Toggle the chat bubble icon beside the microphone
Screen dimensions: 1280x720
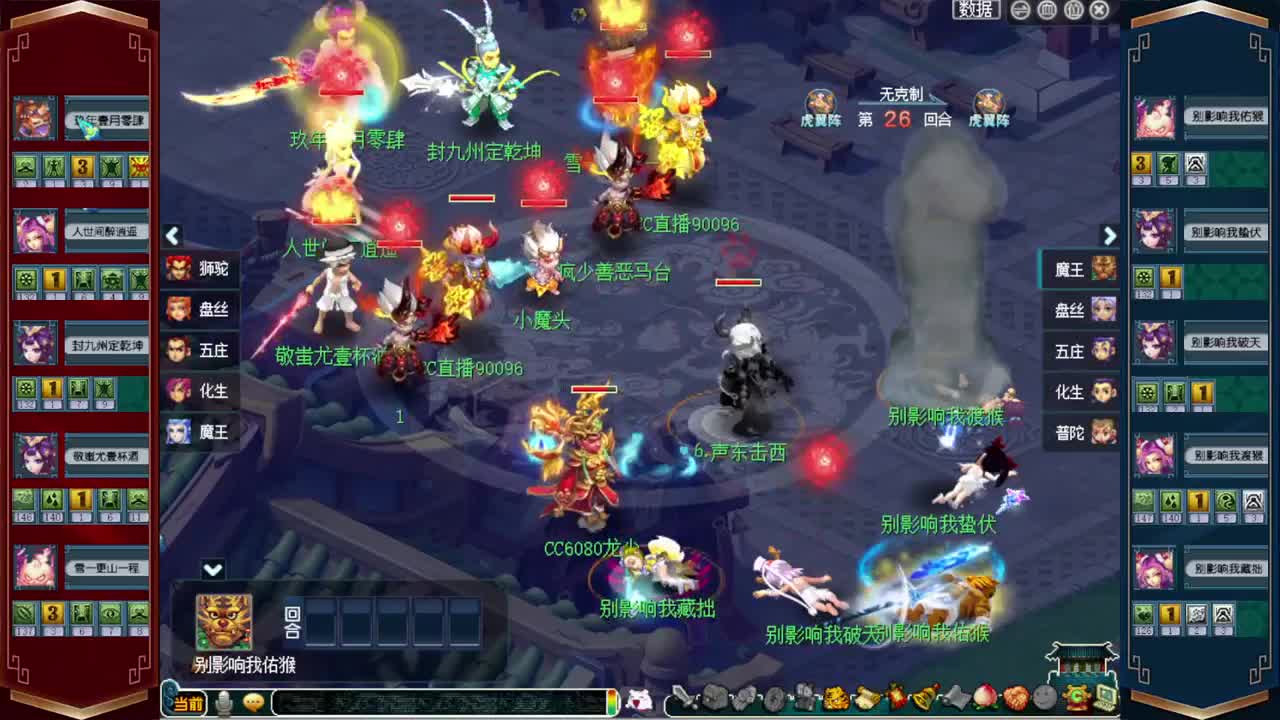pos(253,704)
